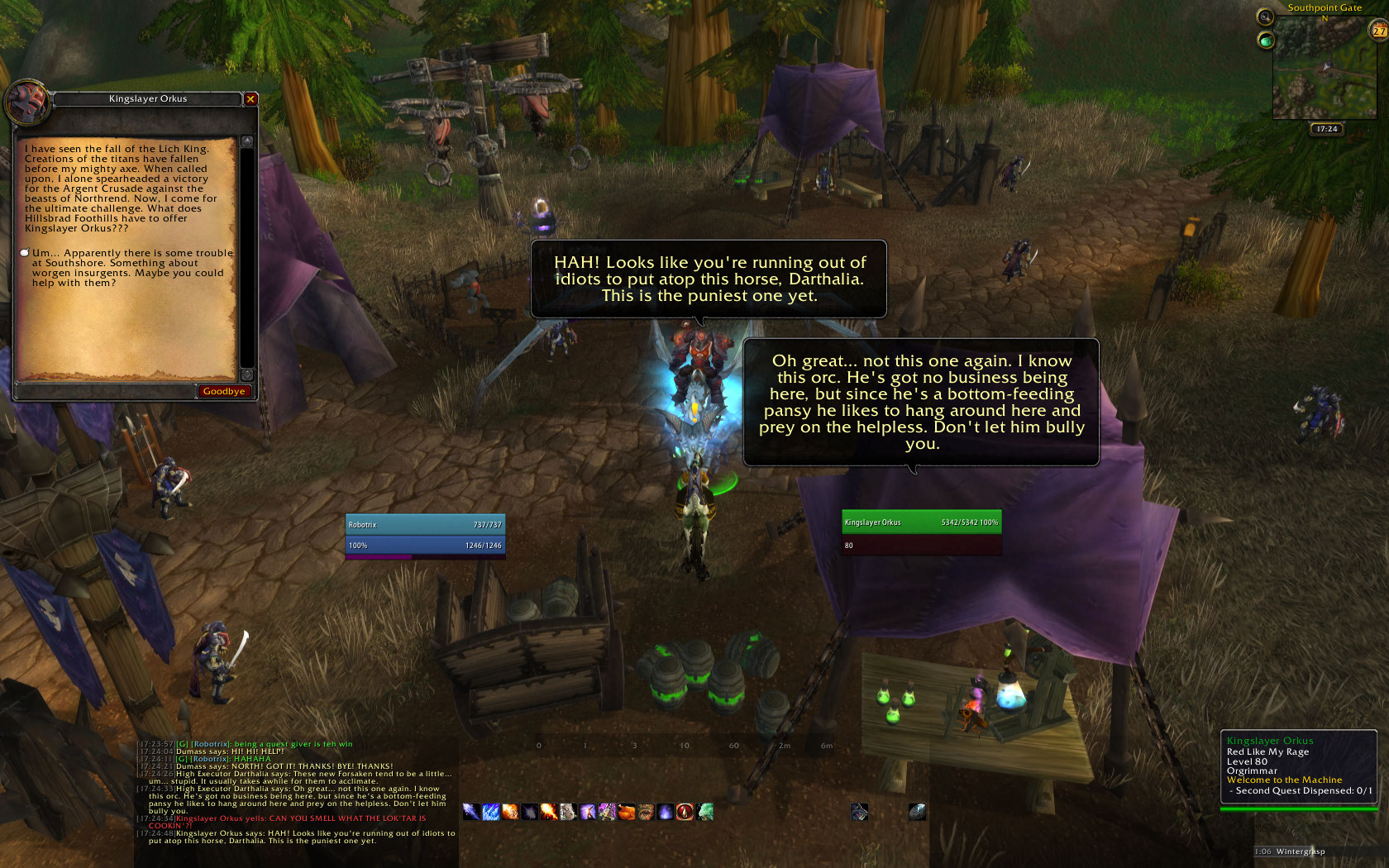The image size is (1389, 868).
Task: Select the Kingslayer Orkus target frame
Action: (x=921, y=532)
